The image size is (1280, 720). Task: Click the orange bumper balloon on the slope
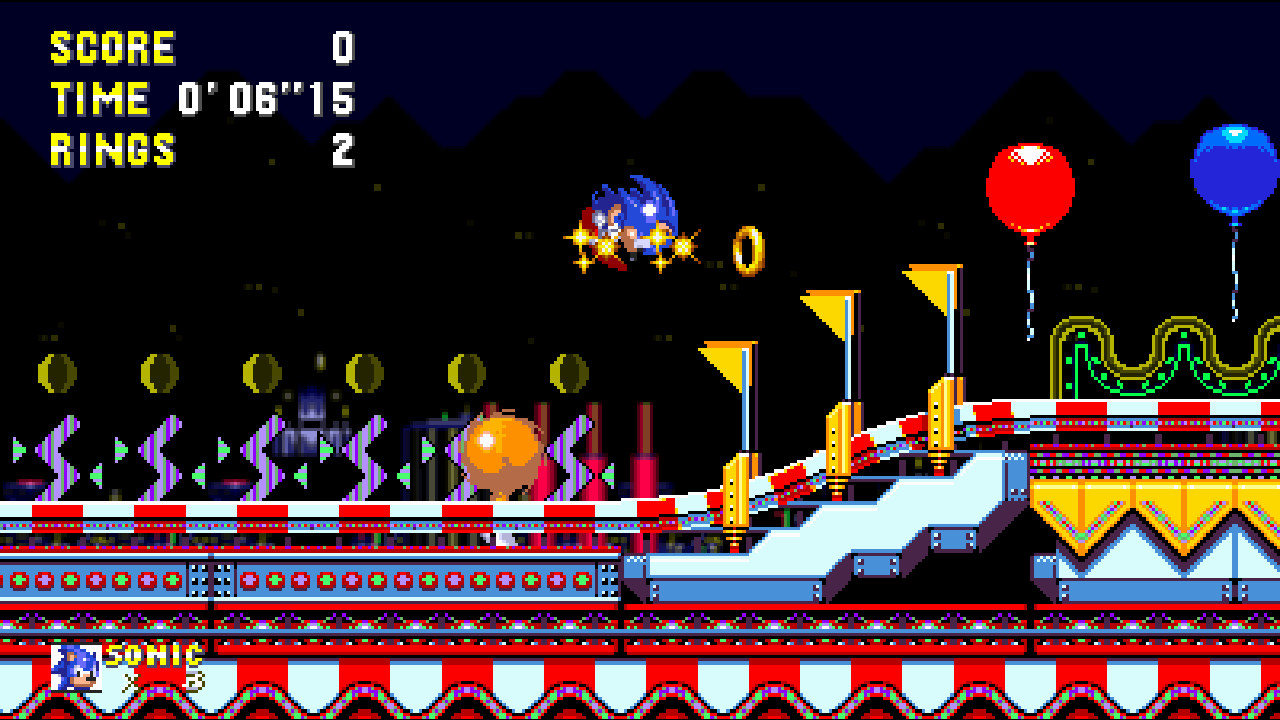coord(497,455)
